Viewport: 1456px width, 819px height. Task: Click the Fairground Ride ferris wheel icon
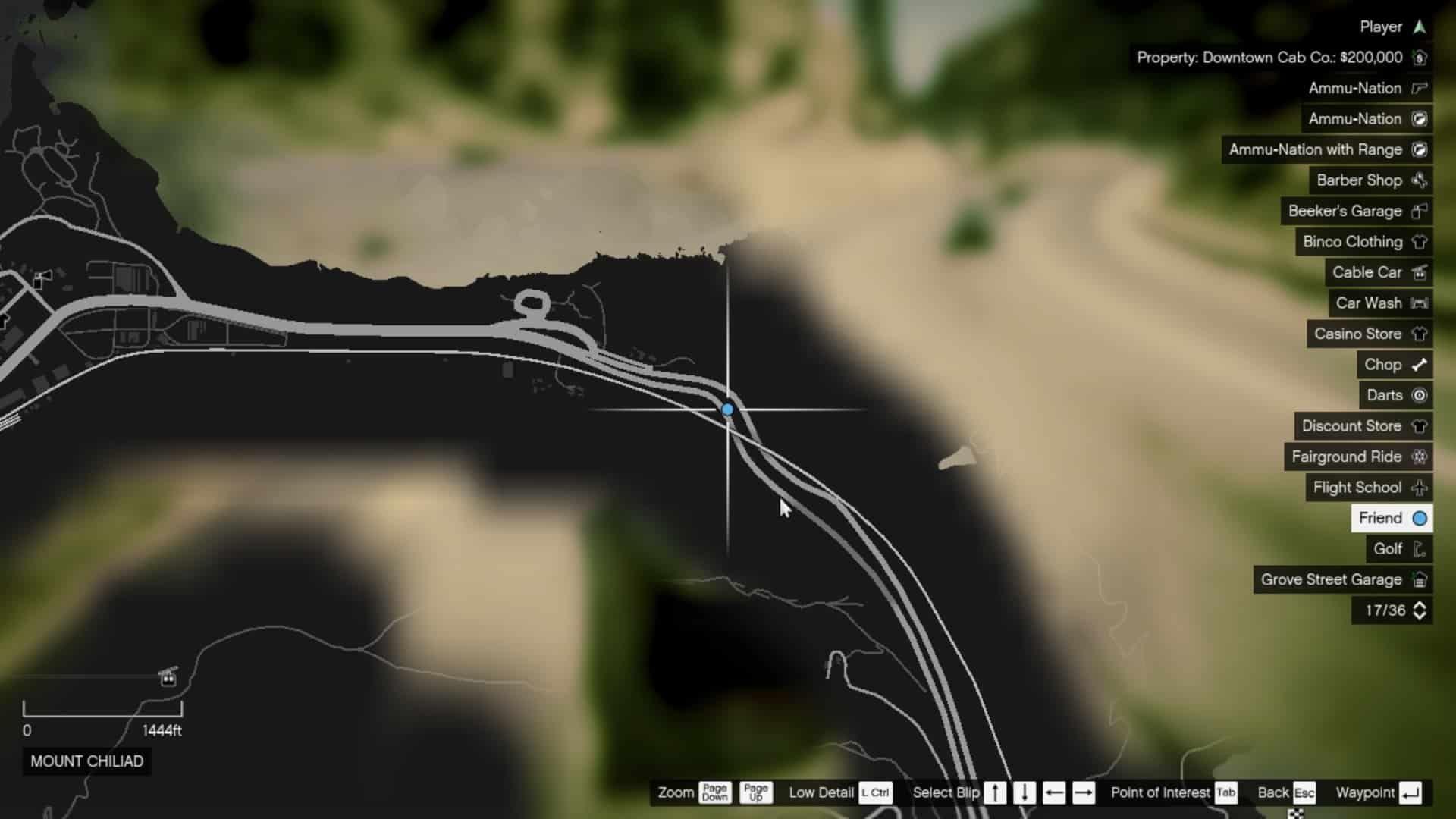pyautogui.click(x=1420, y=457)
